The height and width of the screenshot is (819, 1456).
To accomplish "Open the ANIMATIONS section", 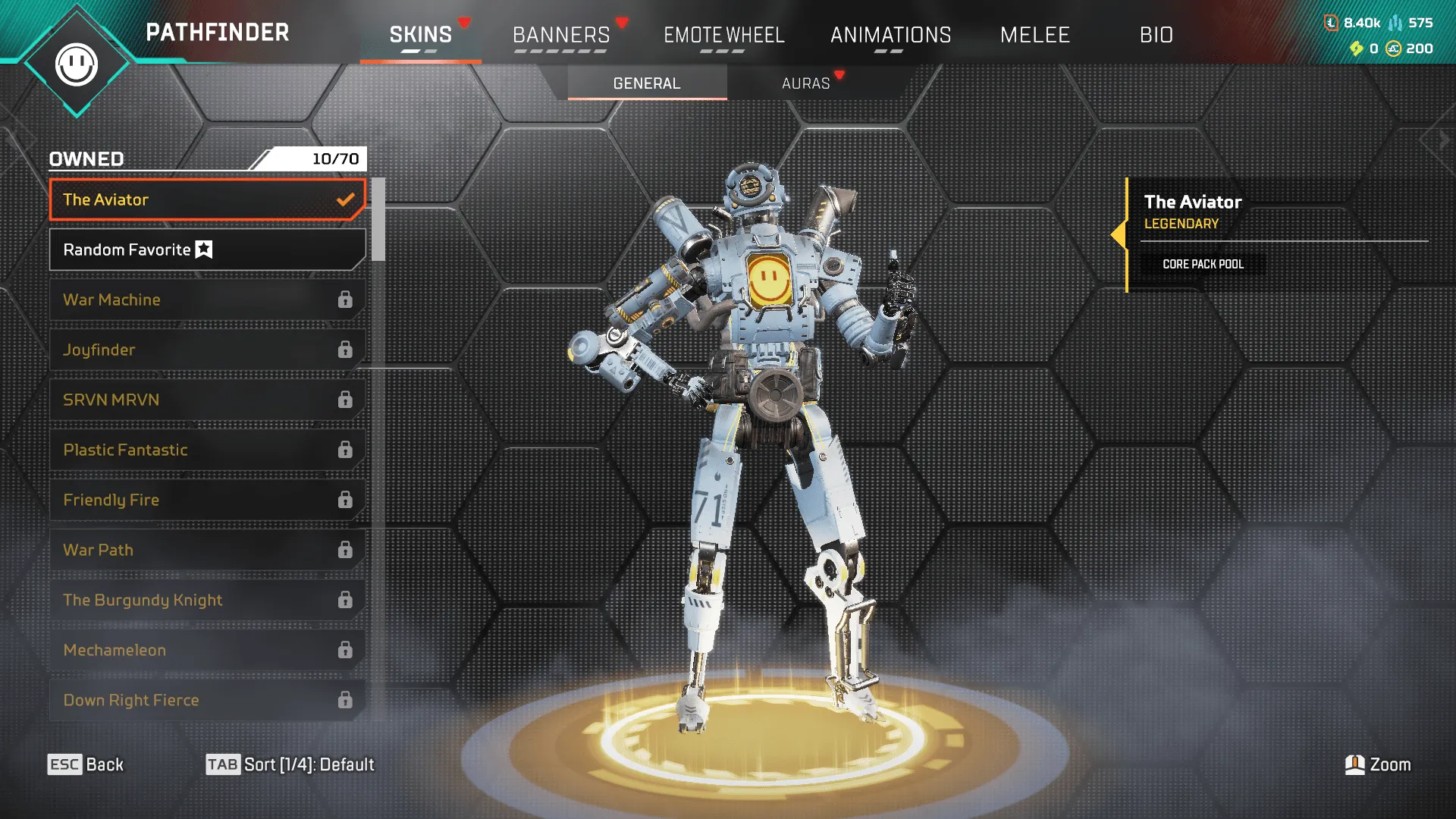I will point(891,35).
